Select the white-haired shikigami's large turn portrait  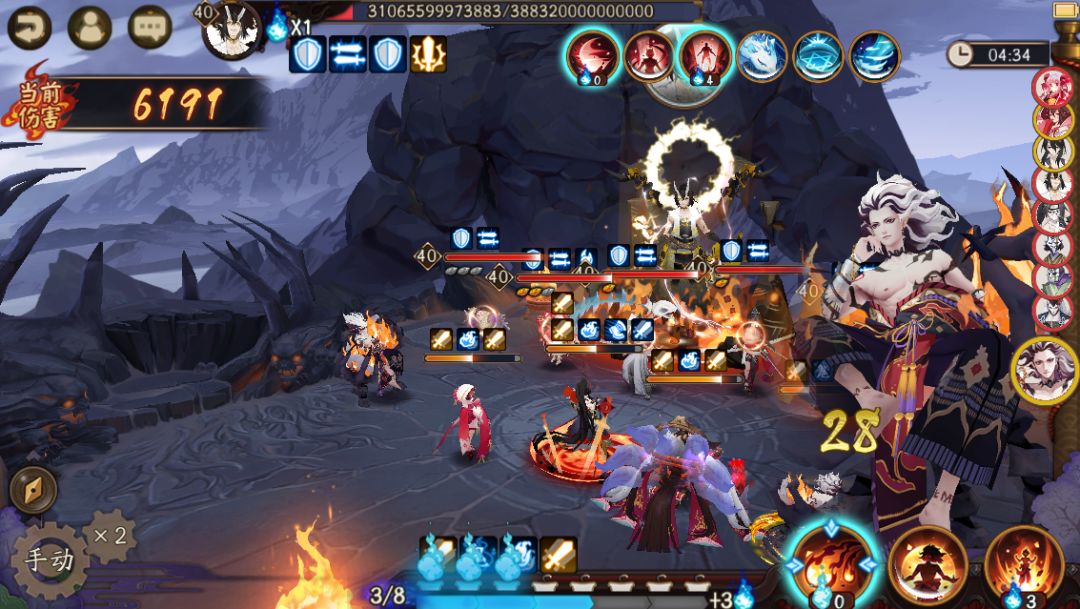[x=1044, y=370]
